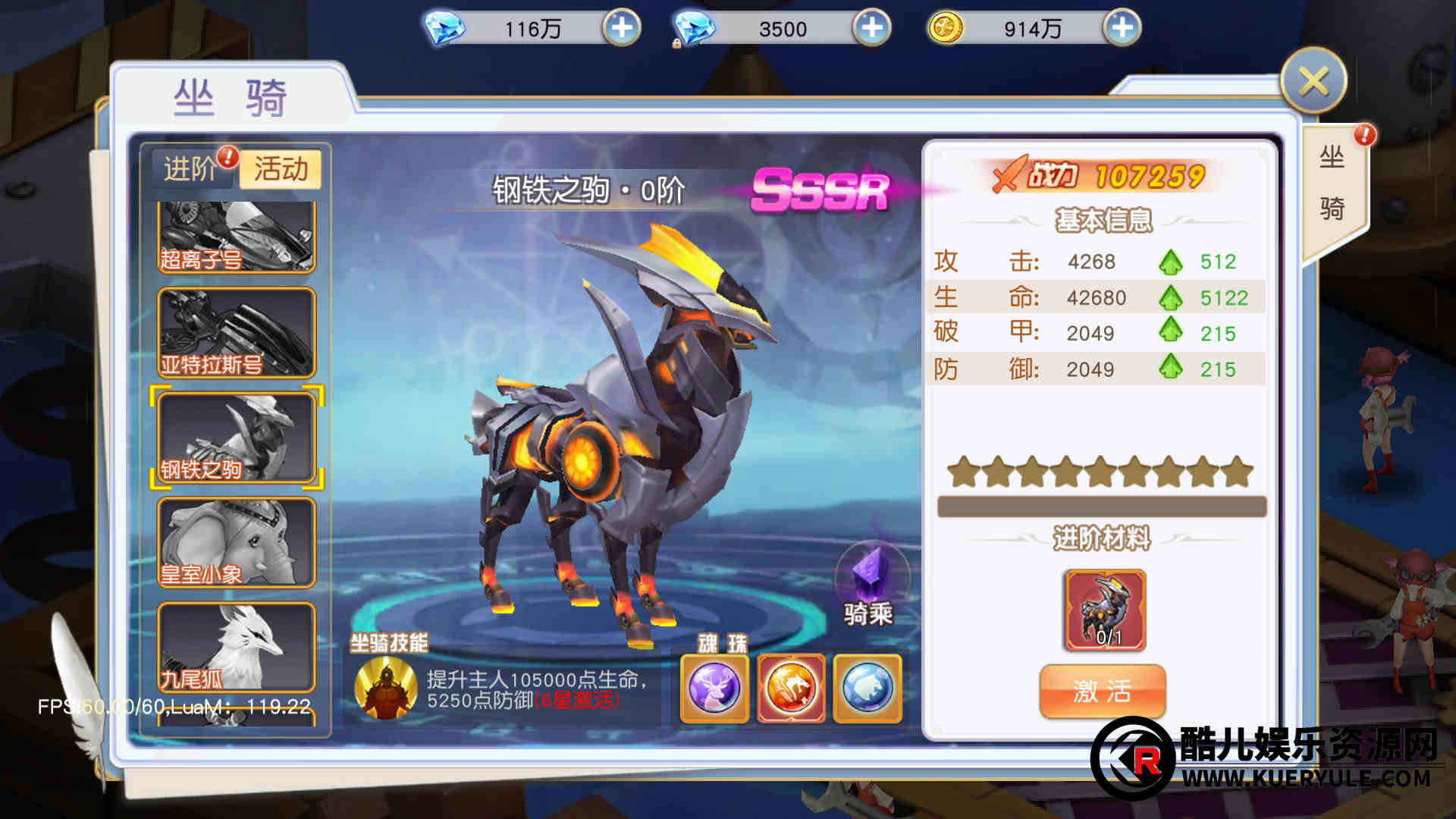Open the blue wolf soul orb
The image size is (1456, 819).
coord(868,689)
